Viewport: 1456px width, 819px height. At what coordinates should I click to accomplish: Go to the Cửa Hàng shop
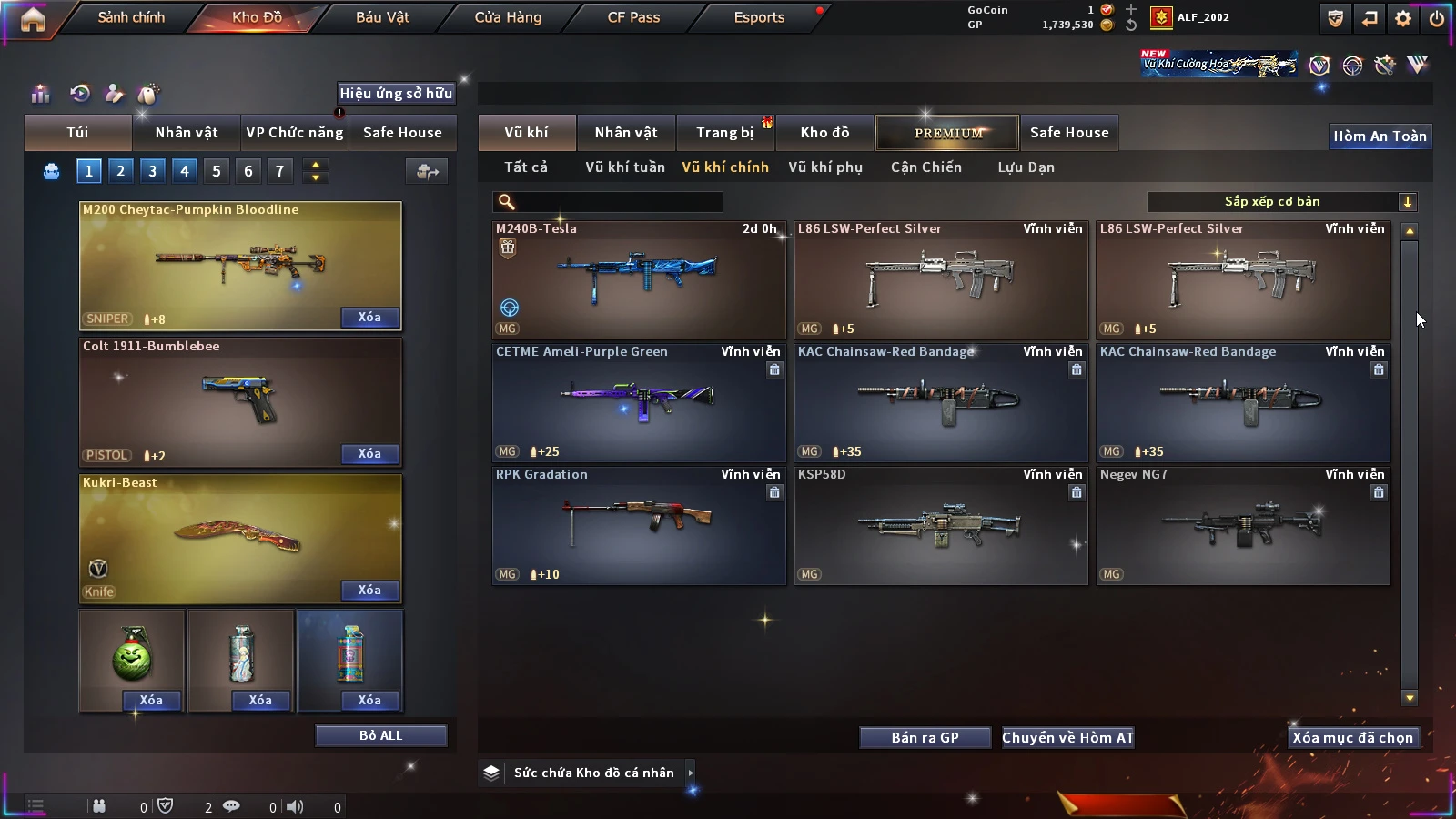coord(508,17)
